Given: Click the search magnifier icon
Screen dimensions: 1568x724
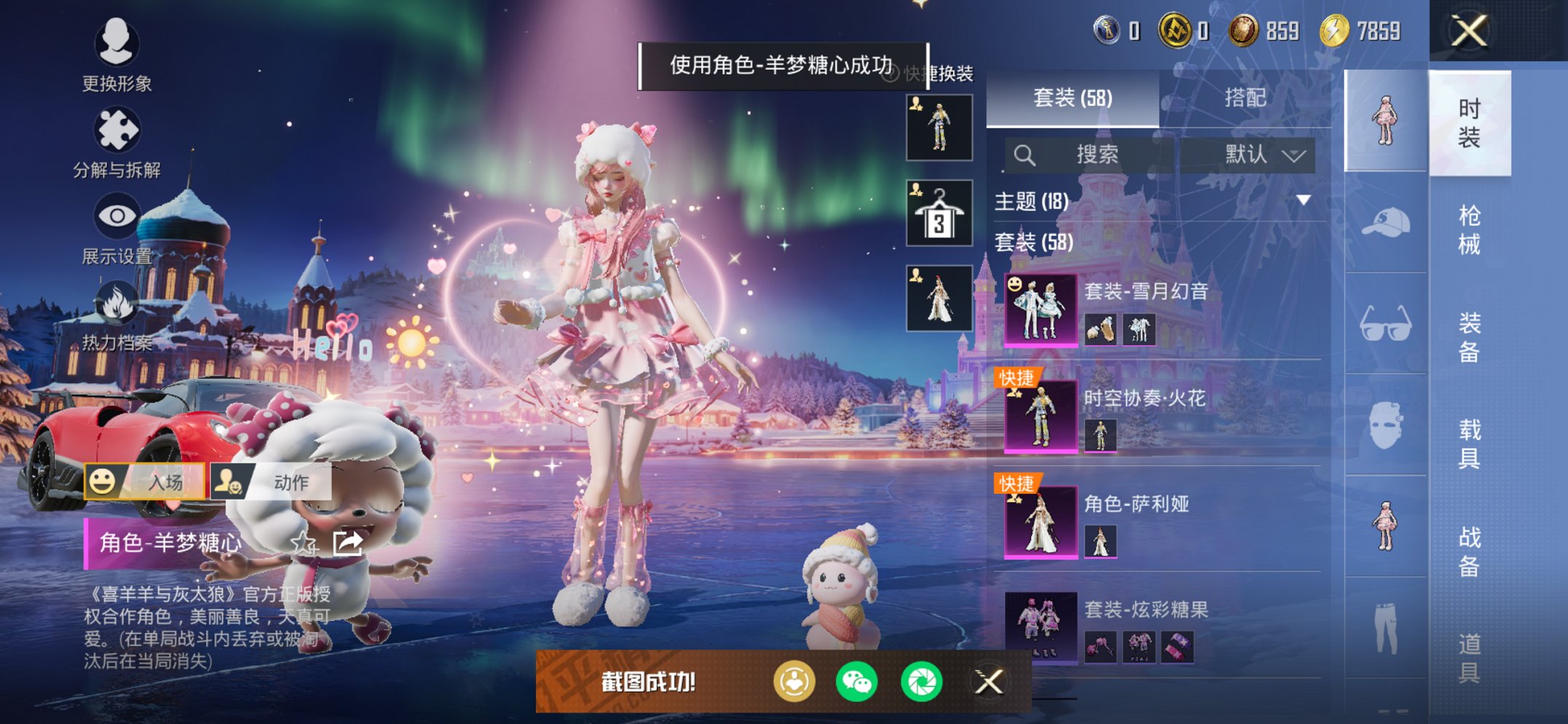Looking at the screenshot, I should point(1025,154).
